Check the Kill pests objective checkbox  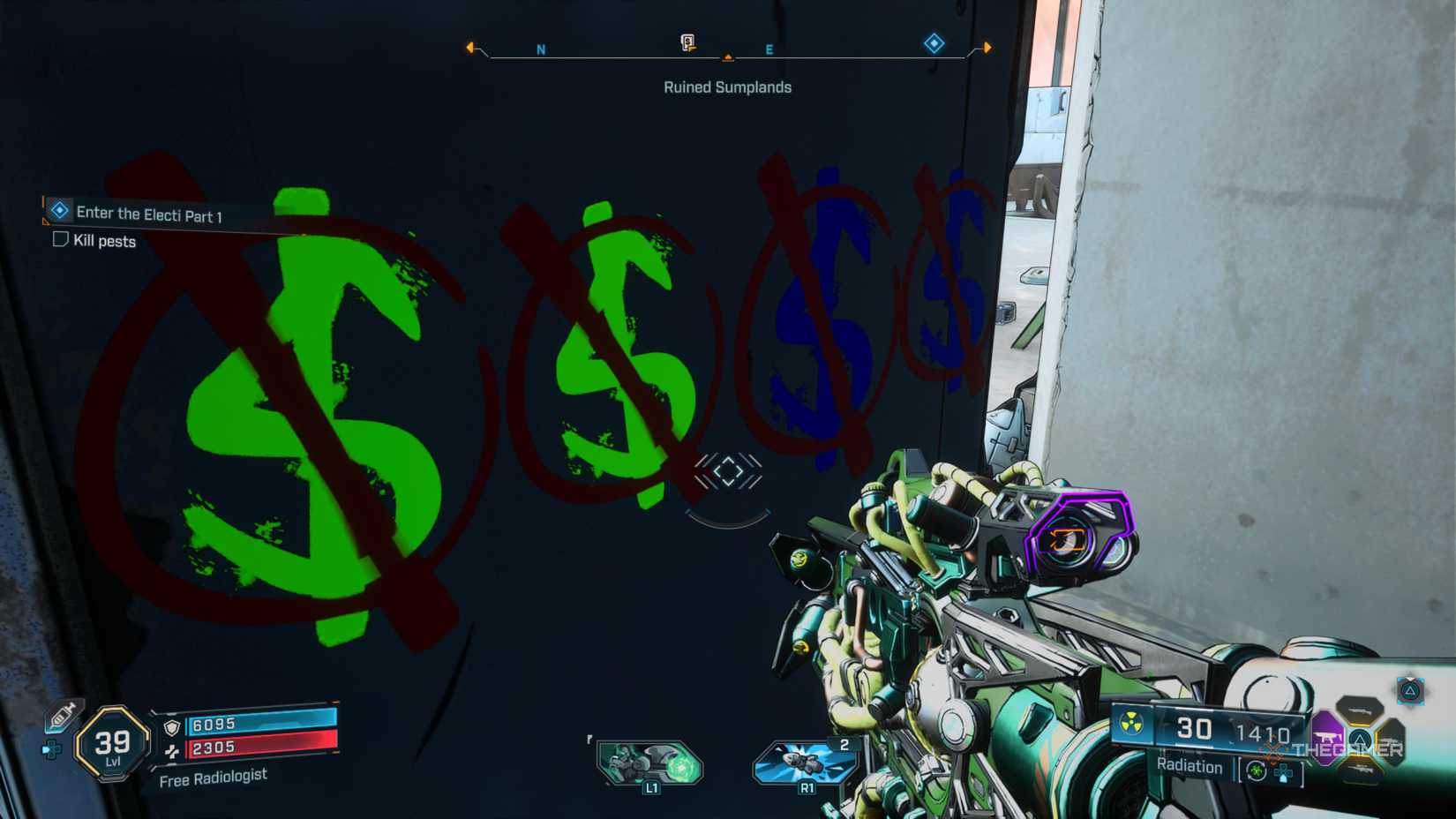[x=59, y=240]
